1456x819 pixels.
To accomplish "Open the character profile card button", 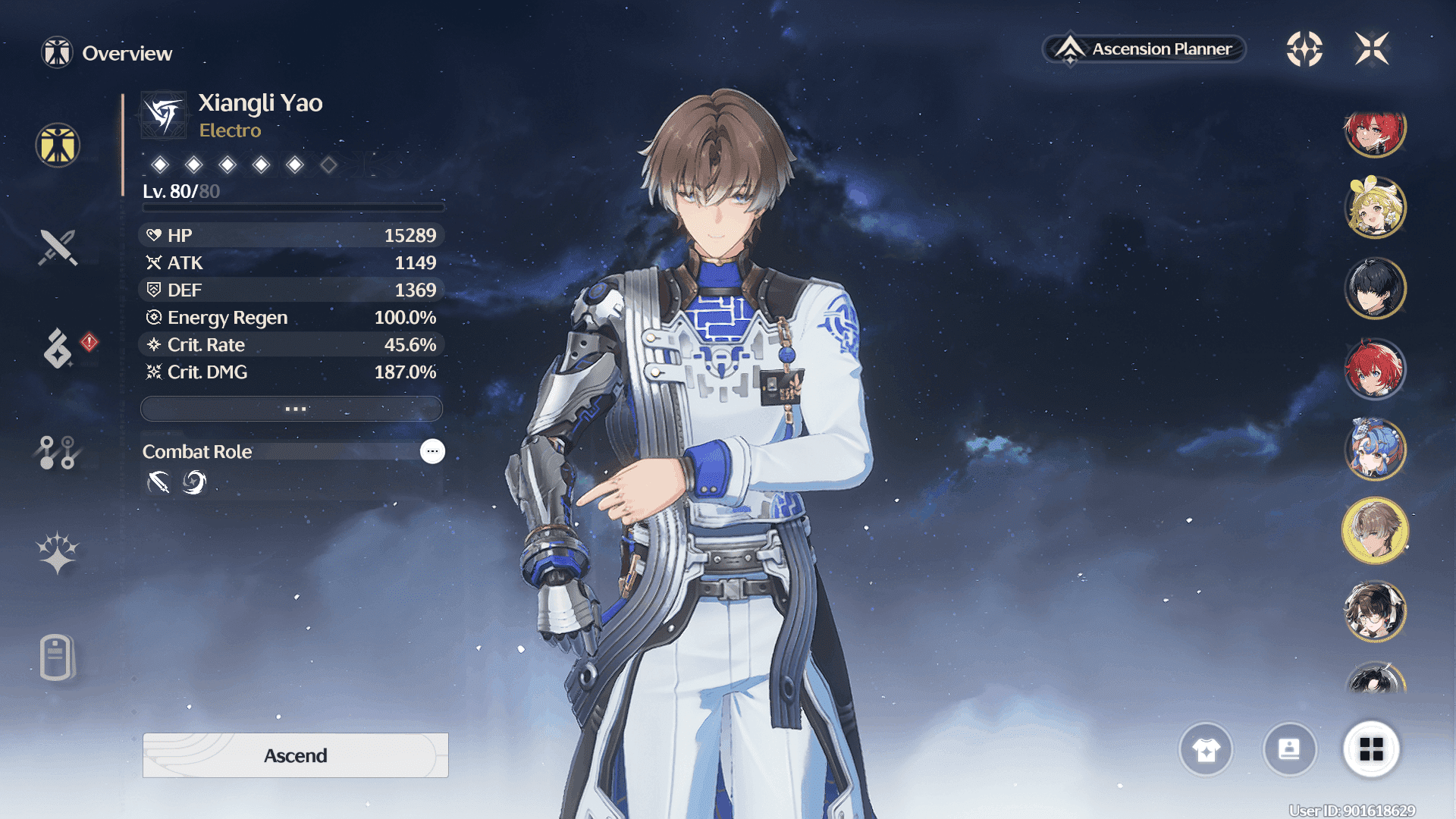I will click(1289, 749).
